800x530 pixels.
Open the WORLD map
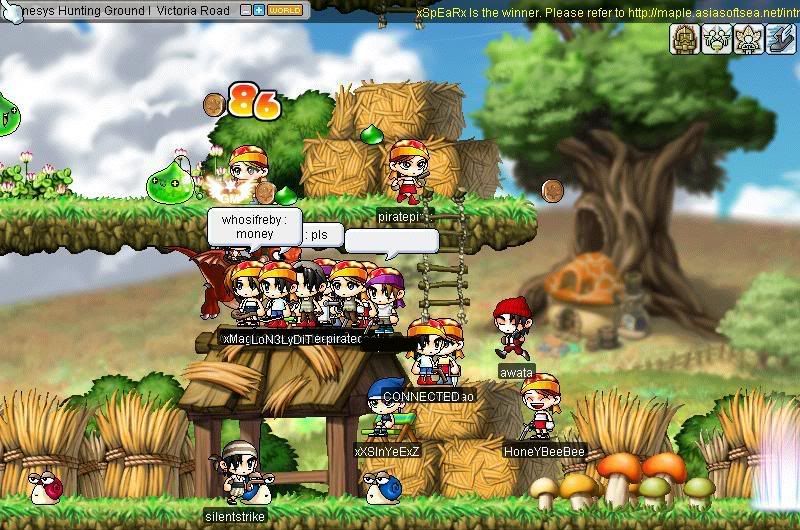point(285,9)
